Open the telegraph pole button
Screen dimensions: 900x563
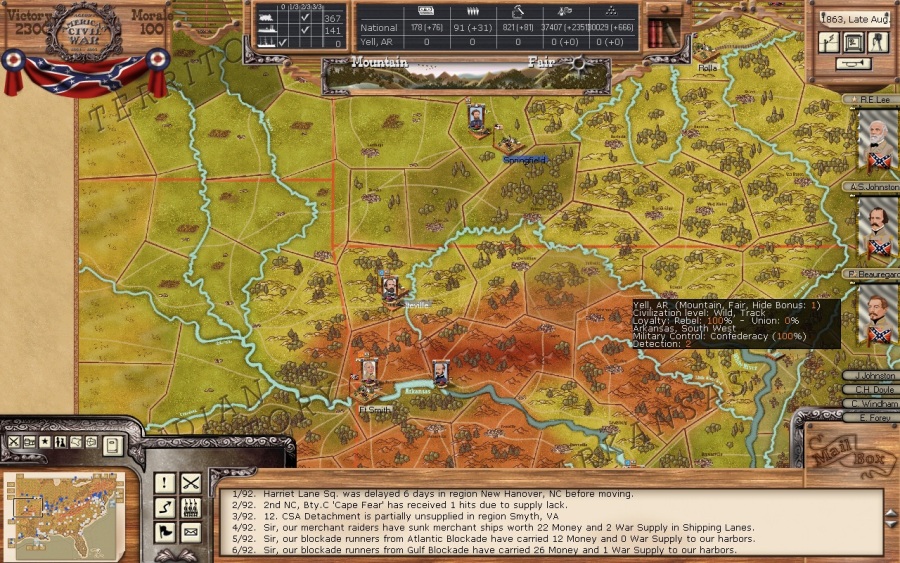pyautogui.click(x=829, y=42)
